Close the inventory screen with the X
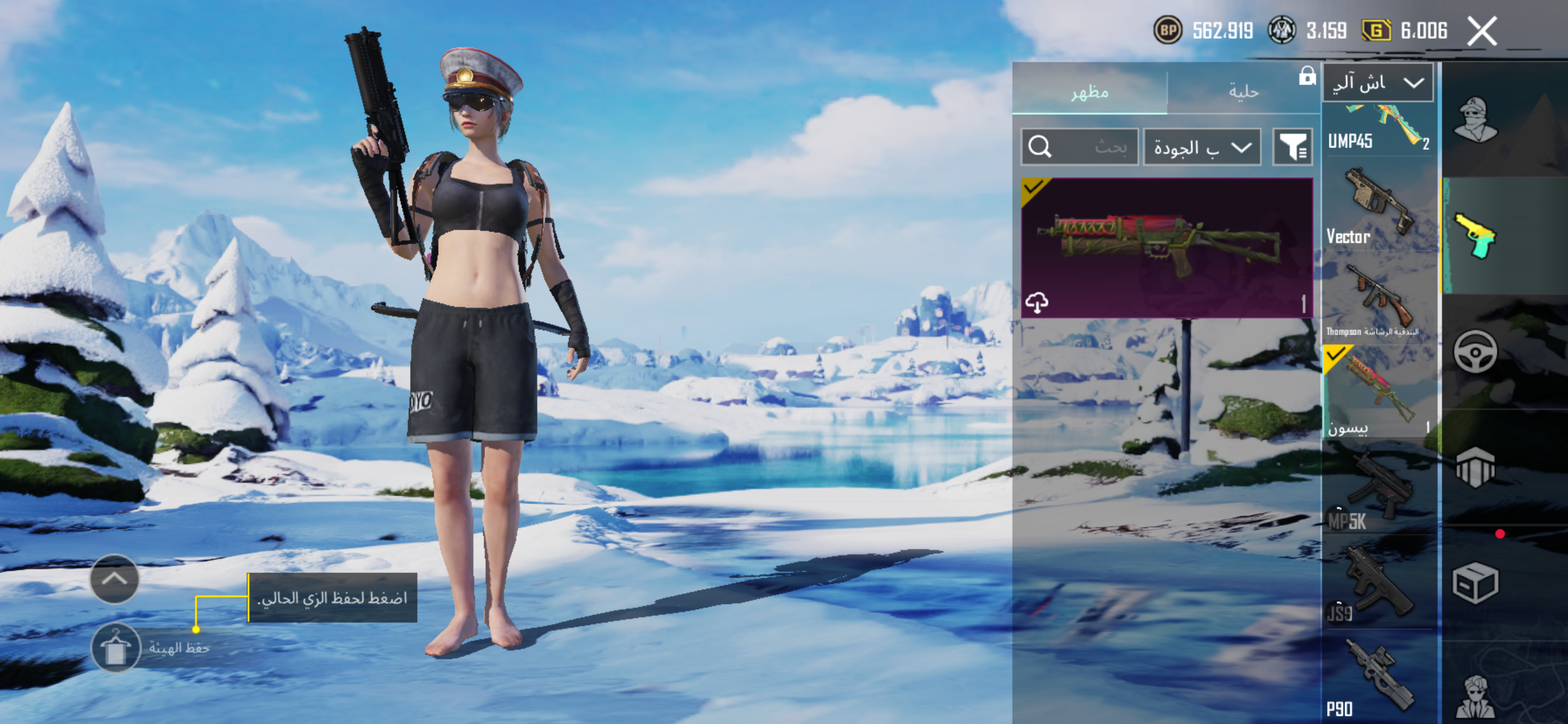This screenshot has height=724, width=1568. coord(1482,31)
